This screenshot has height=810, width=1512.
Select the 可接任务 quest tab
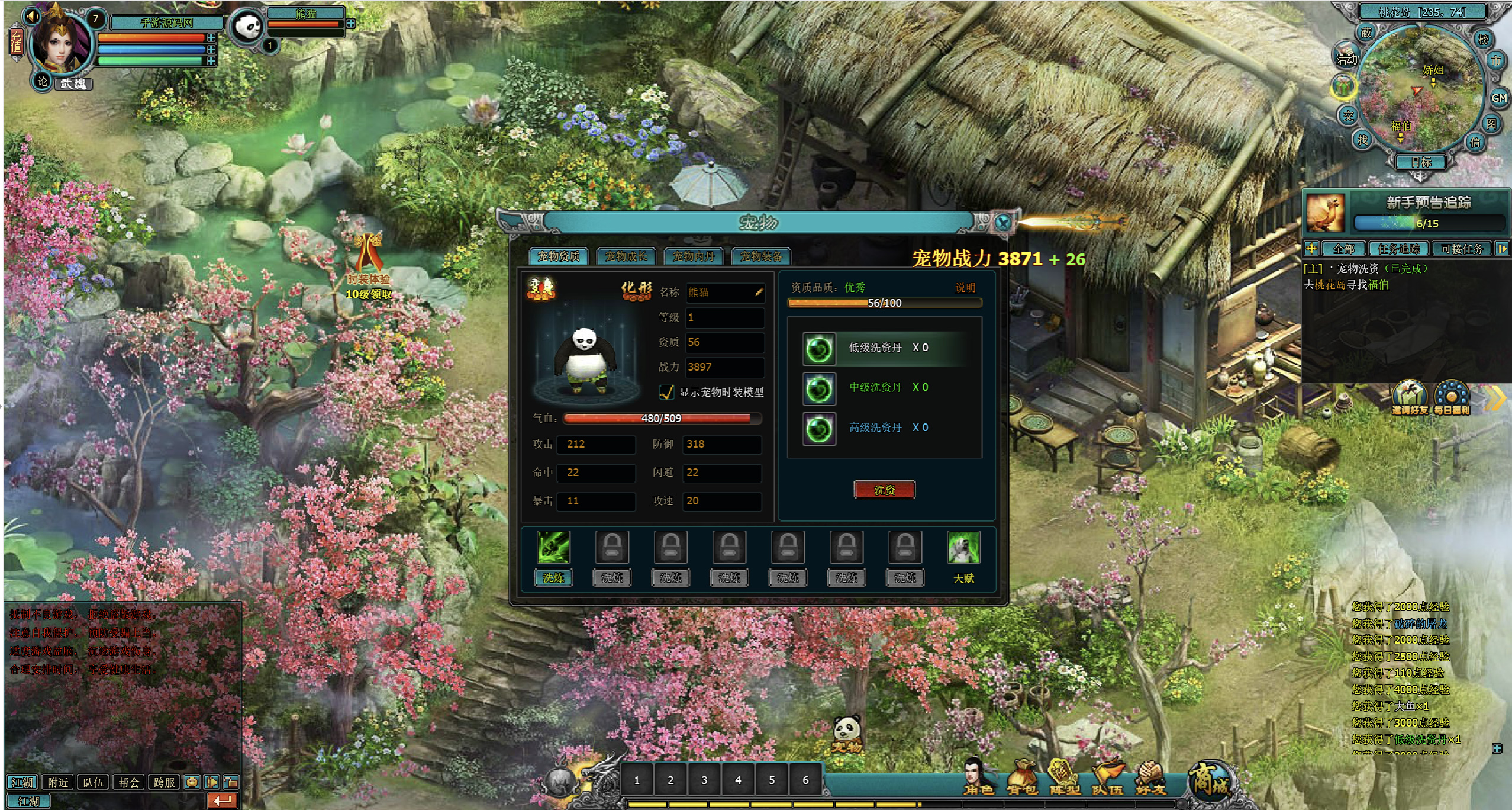click(1462, 249)
